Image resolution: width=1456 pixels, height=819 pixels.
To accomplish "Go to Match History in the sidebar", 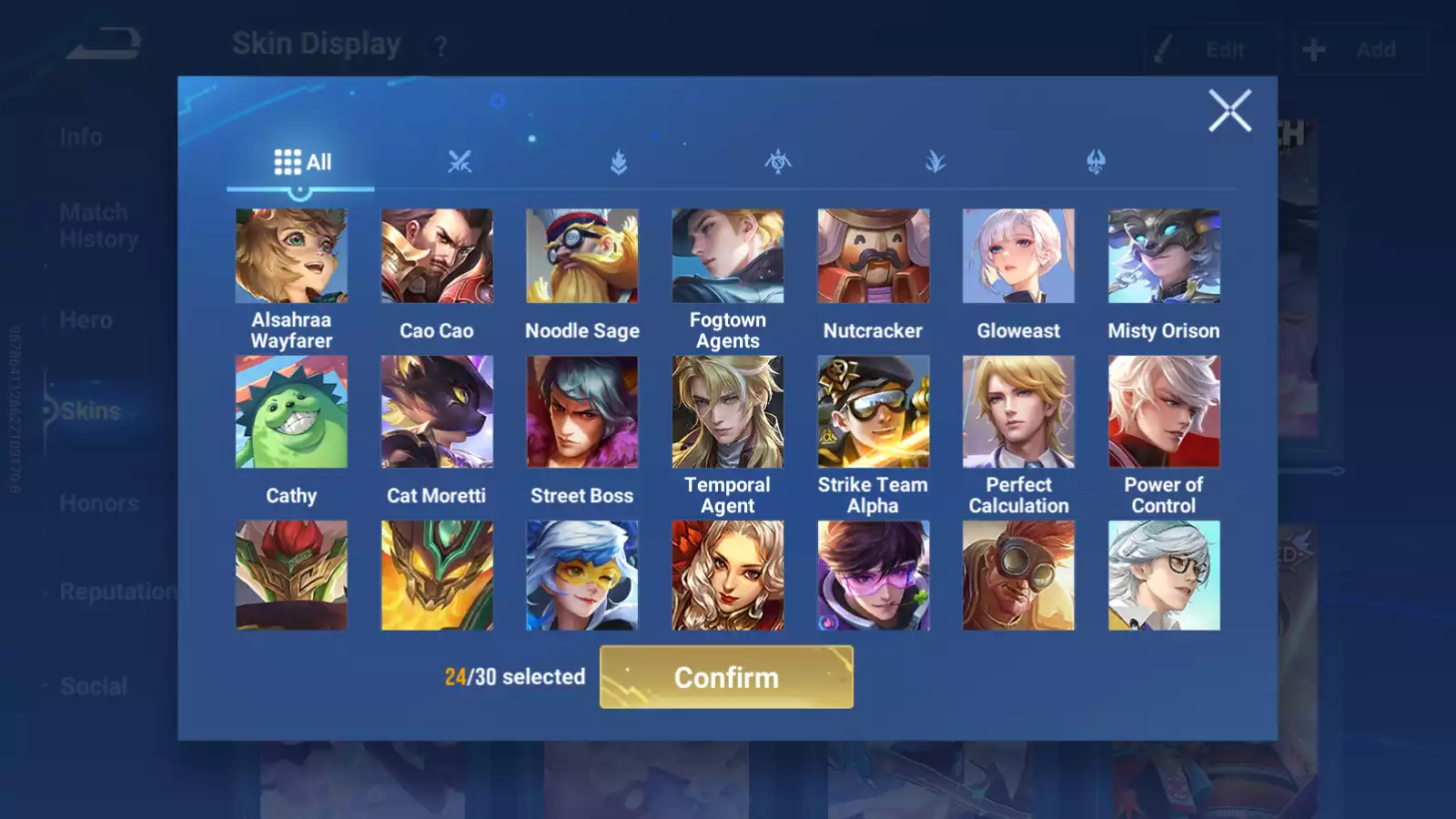I will pos(95,225).
